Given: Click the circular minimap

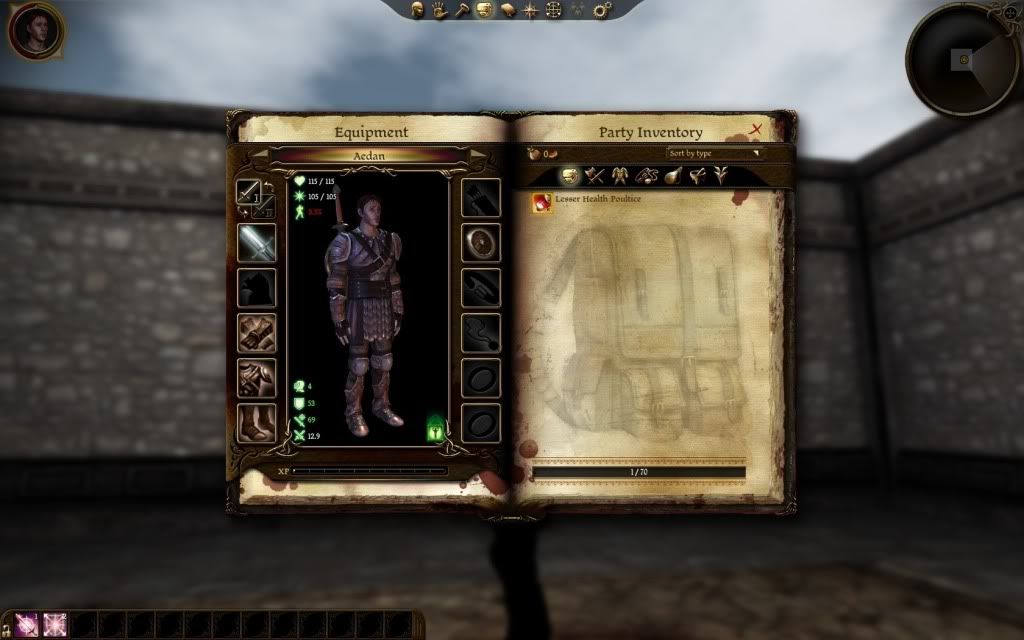Looking at the screenshot, I should pos(963,60).
